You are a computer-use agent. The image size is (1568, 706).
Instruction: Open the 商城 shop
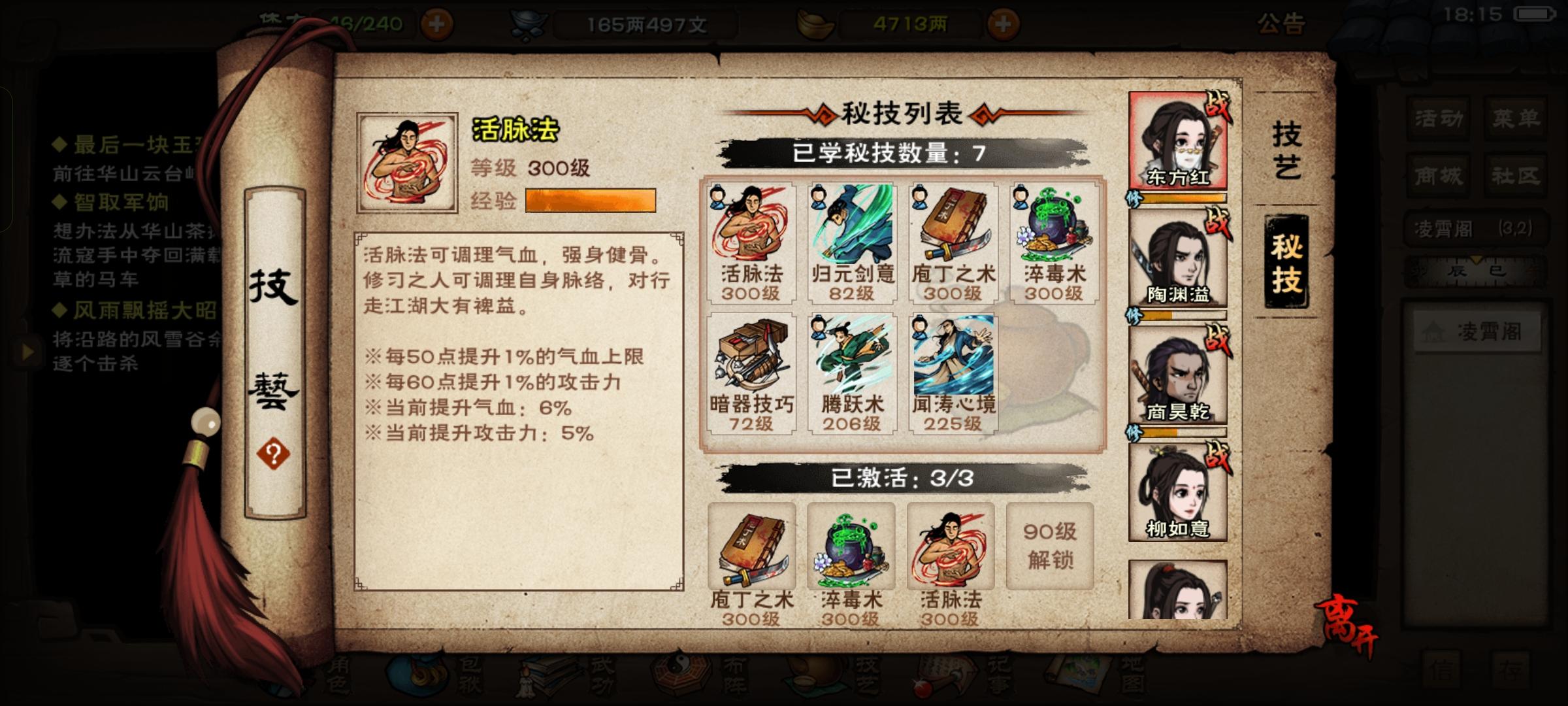pos(1438,175)
